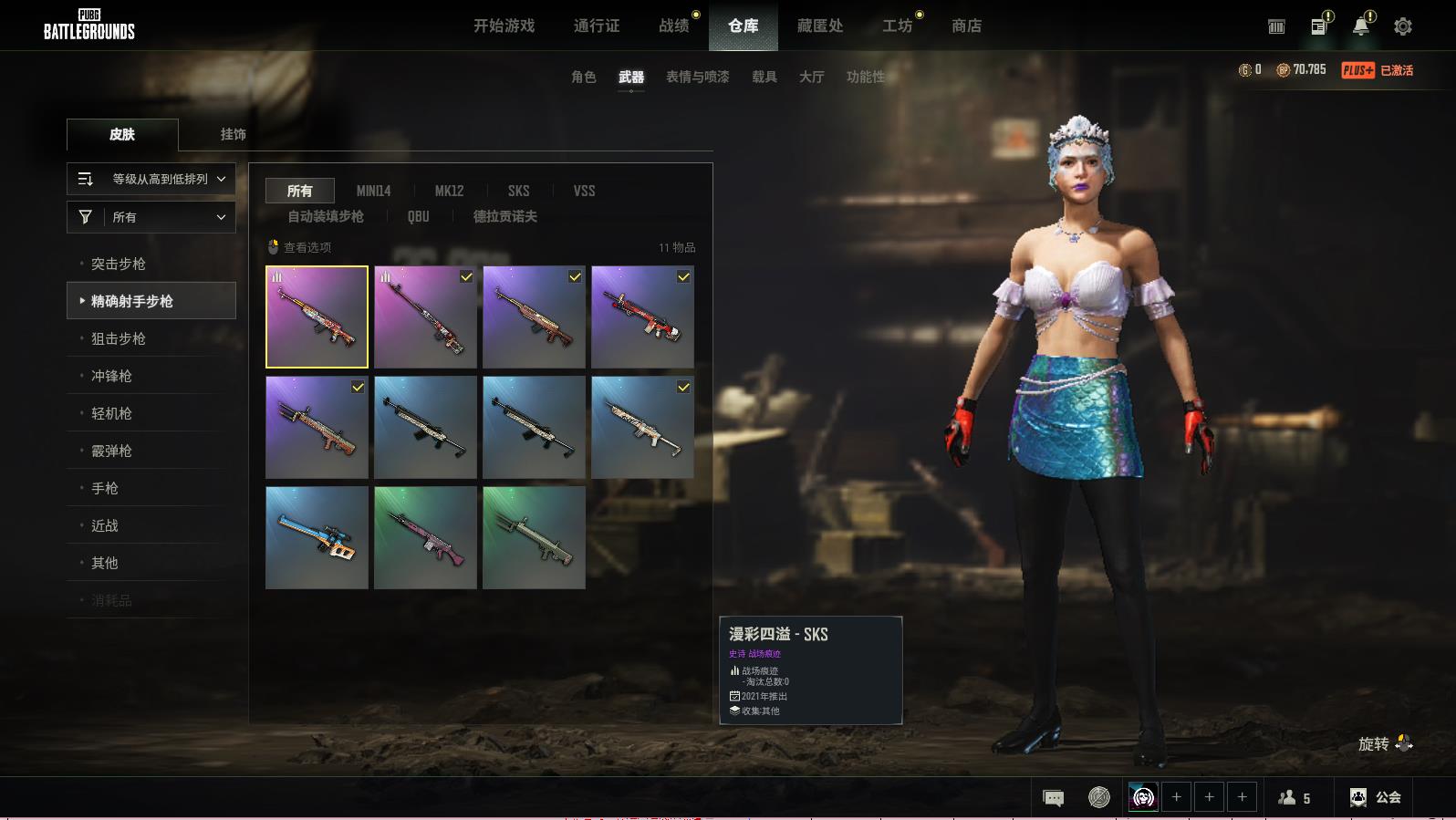Switch to the 载具 vehicle sub-tab
Screen dimensions: 1456x820
pyautogui.click(x=764, y=78)
